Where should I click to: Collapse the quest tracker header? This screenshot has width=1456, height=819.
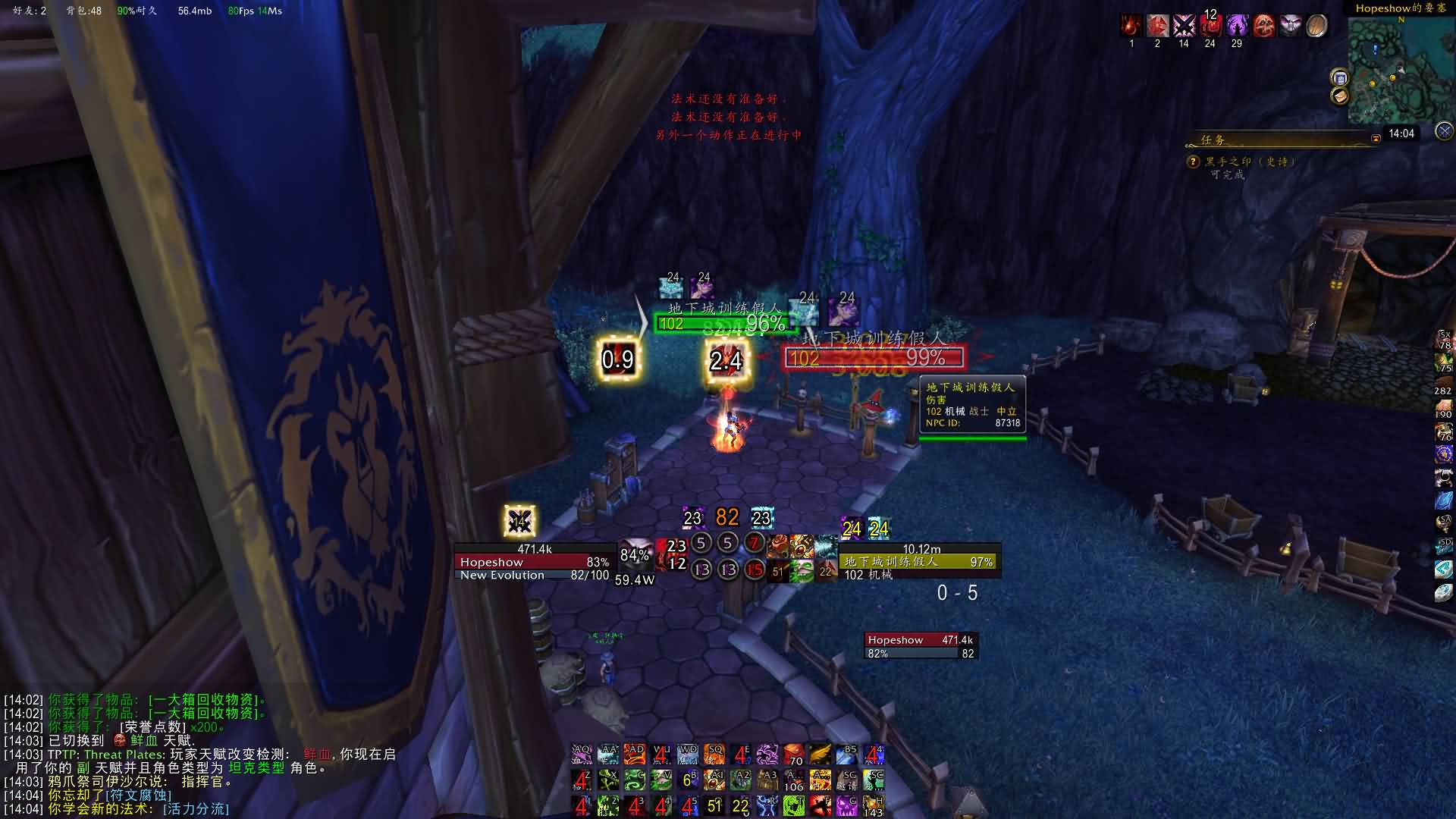pos(1376,139)
